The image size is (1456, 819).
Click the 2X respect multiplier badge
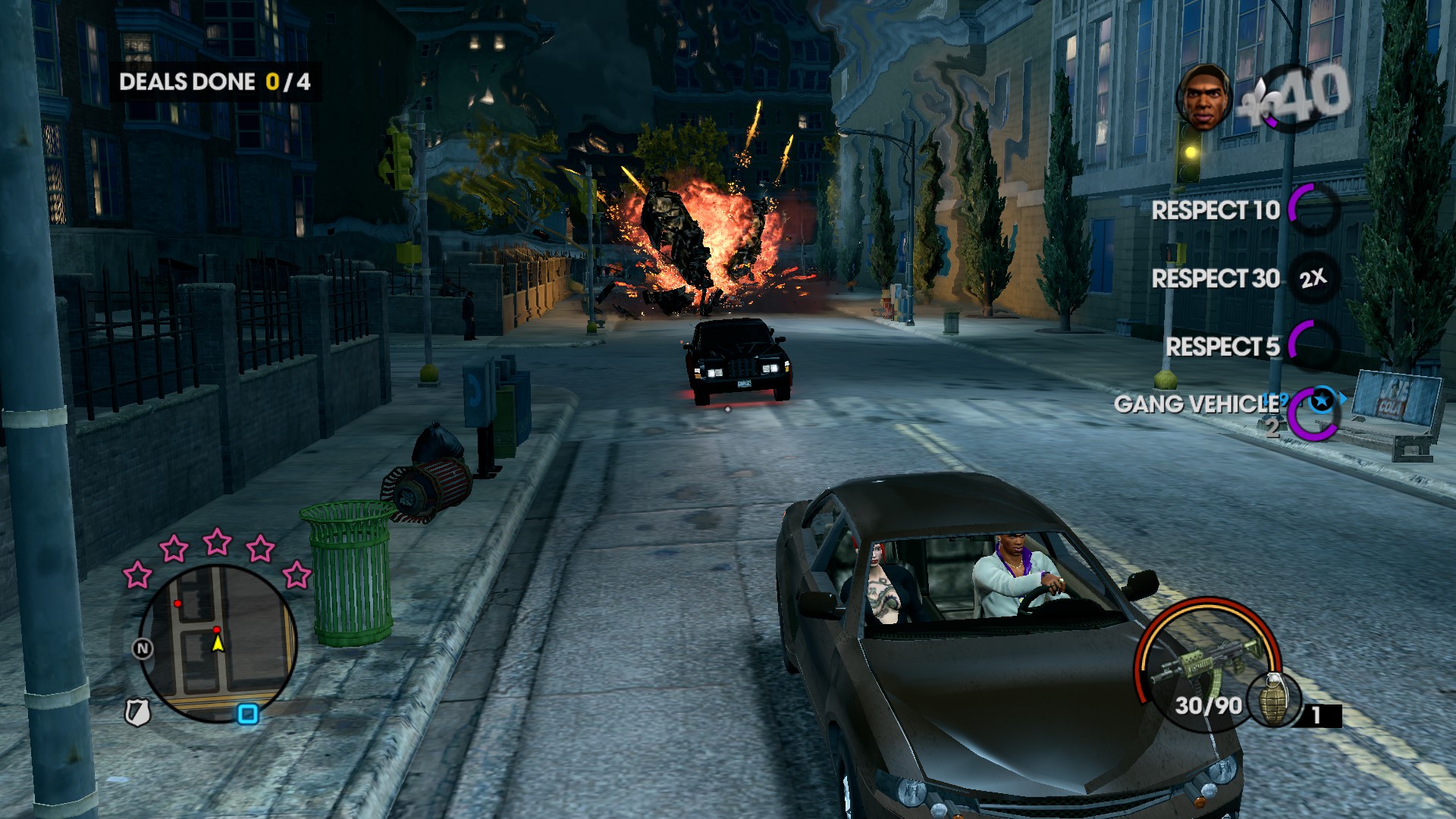pos(1313,278)
